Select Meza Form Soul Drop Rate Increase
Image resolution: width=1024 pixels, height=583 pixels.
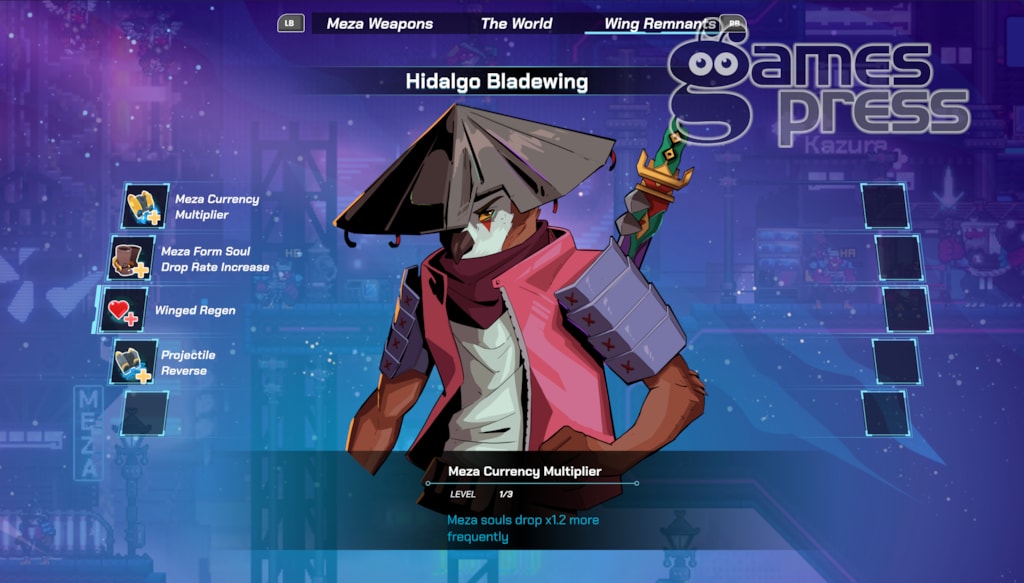[132, 259]
